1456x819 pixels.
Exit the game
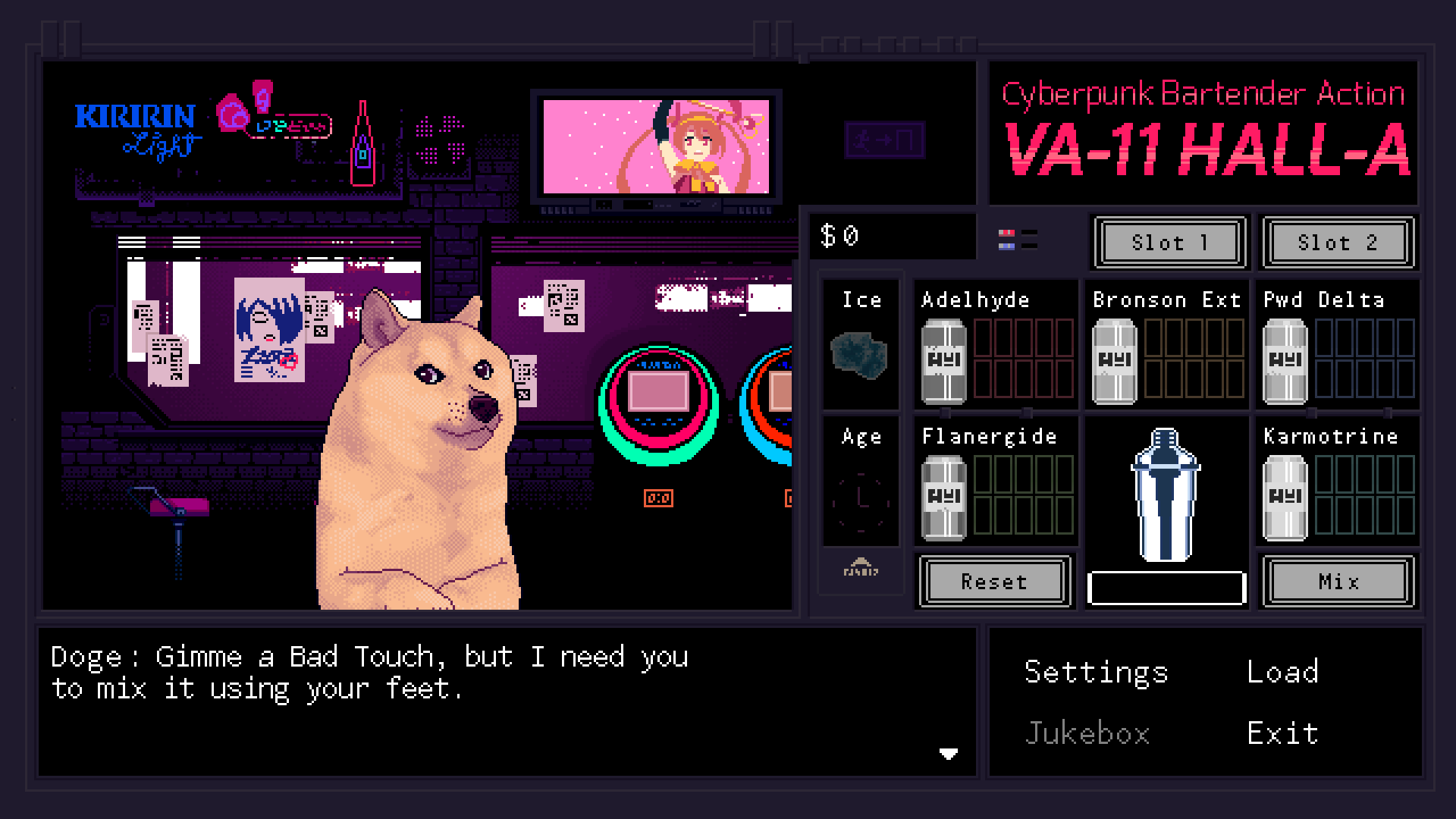(1282, 733)
